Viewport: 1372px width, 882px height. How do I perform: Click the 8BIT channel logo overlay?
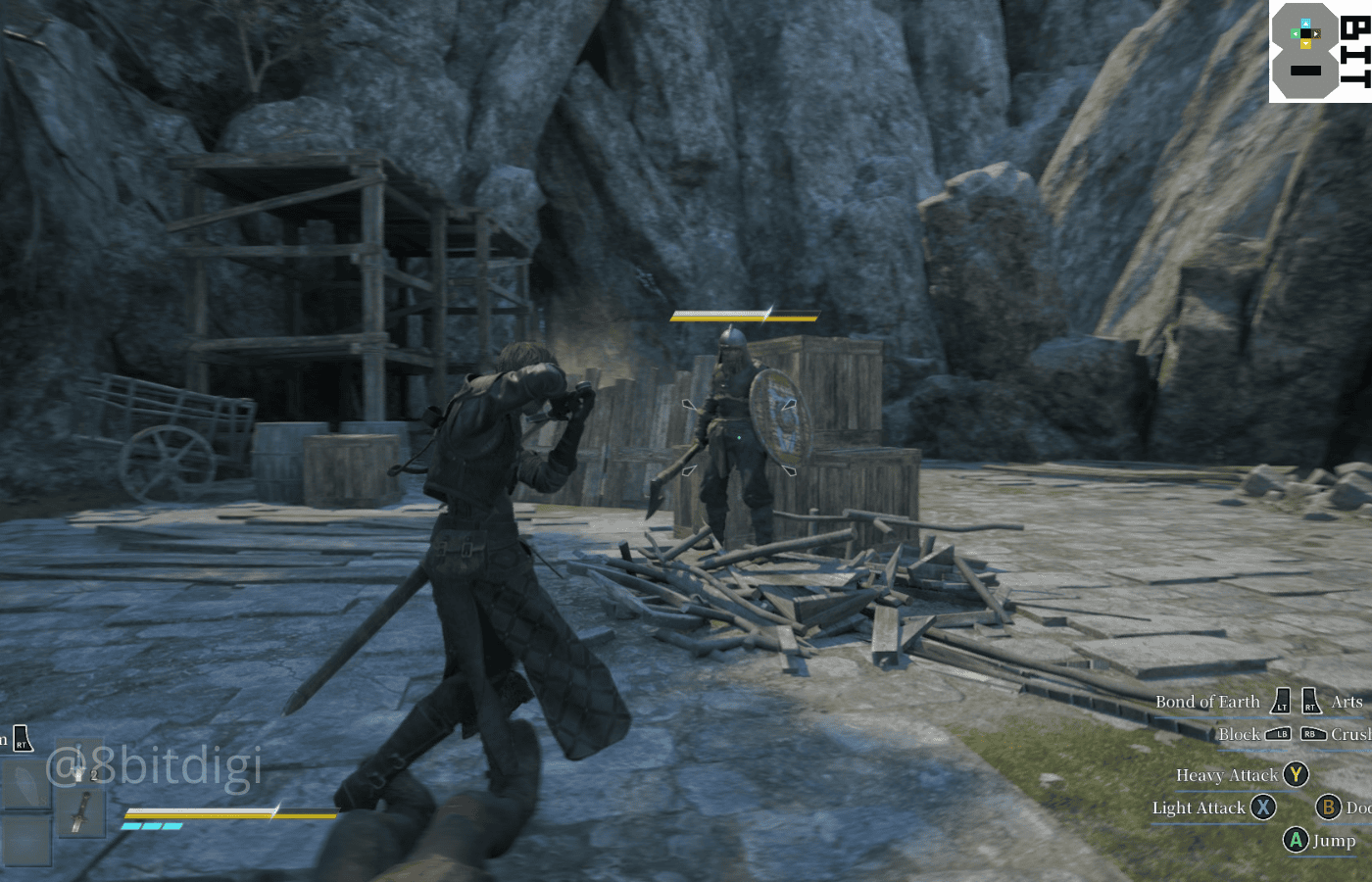click(1320, 51)
